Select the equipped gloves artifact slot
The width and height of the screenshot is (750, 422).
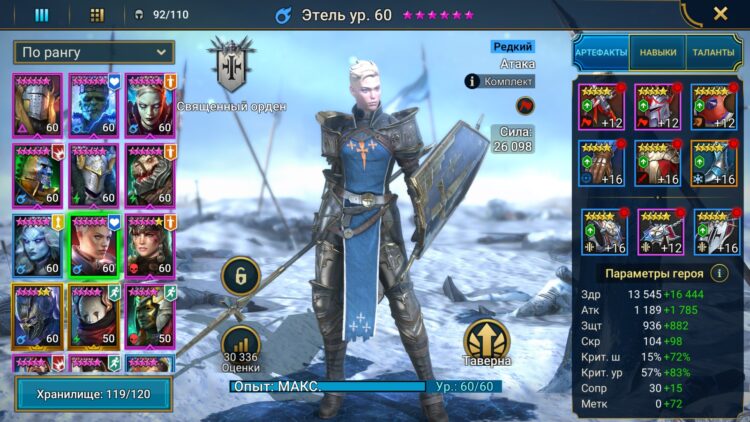pyautogui.click(x=601, y=162)
